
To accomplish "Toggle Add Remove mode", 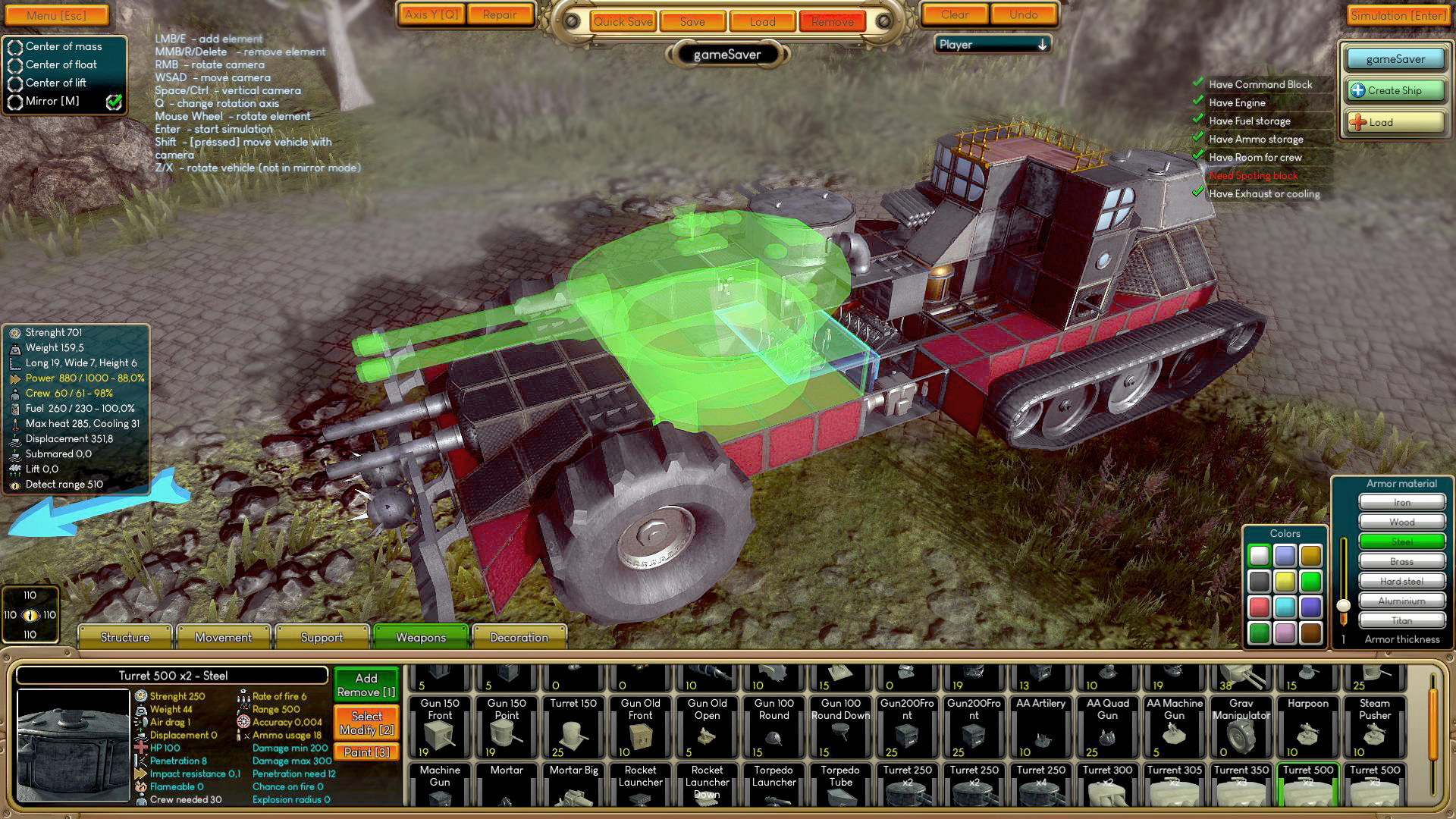I will pyautogui.click(x=366, y=685).
